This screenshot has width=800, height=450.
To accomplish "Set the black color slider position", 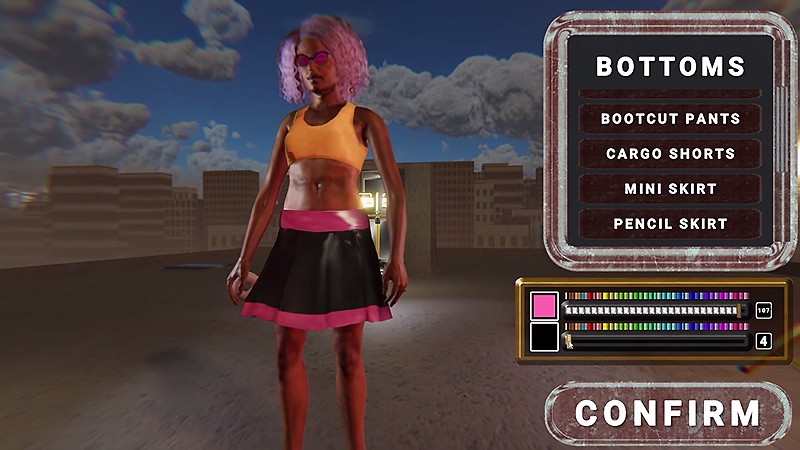I will (655, 341).
